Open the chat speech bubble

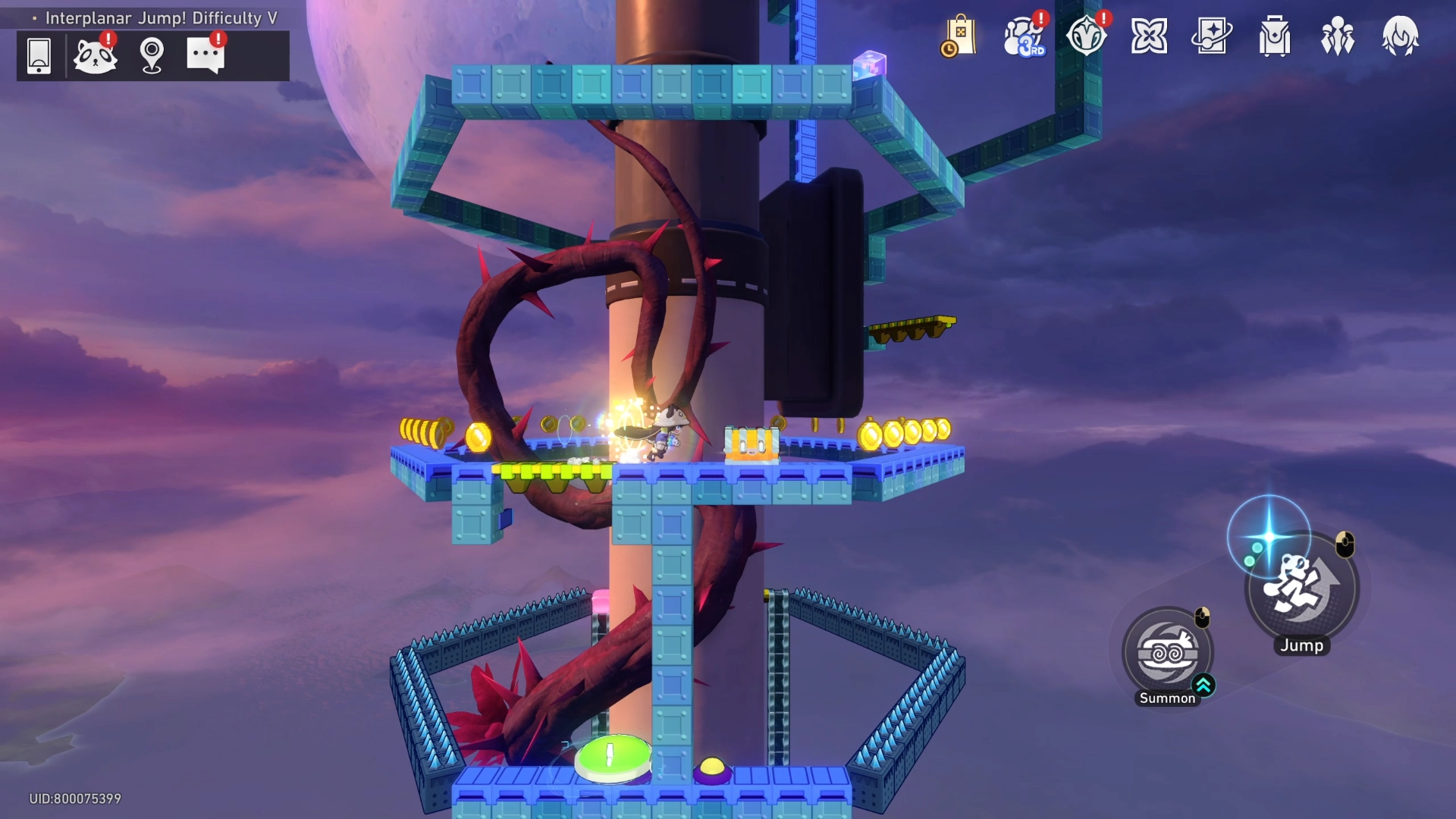click(x=205, y=55)
